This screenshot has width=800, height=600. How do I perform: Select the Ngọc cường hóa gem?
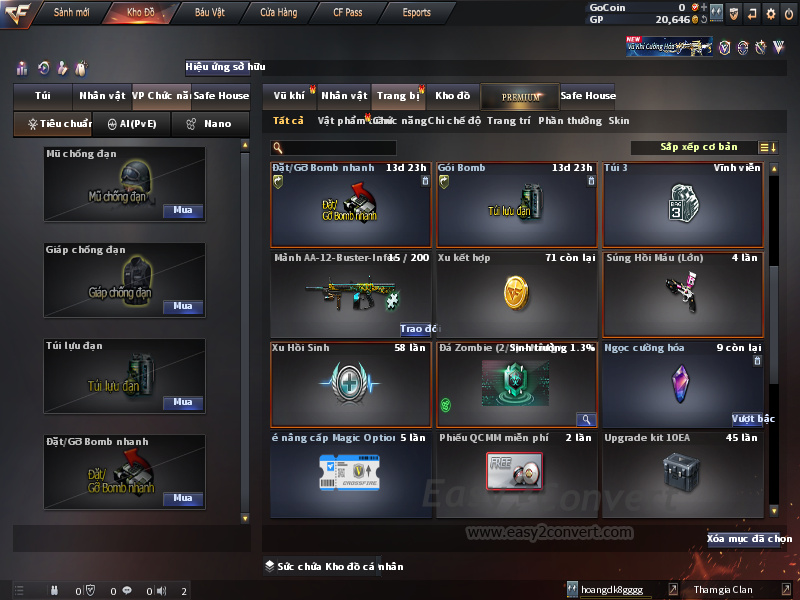click(682, 384)
